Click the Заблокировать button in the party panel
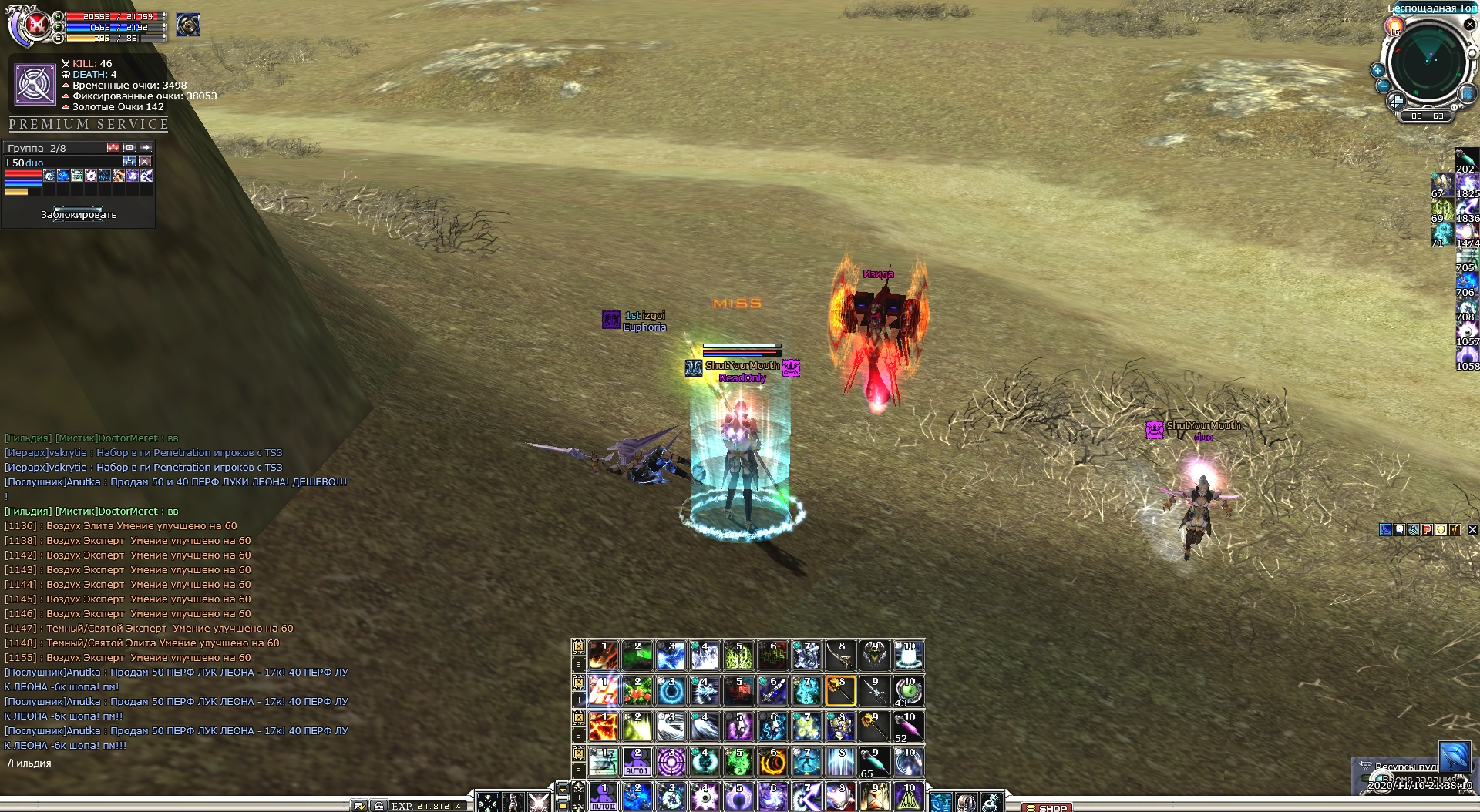The width and height of the screenshot is (1480, 812). pyautogui.click(x=79, y=214)
